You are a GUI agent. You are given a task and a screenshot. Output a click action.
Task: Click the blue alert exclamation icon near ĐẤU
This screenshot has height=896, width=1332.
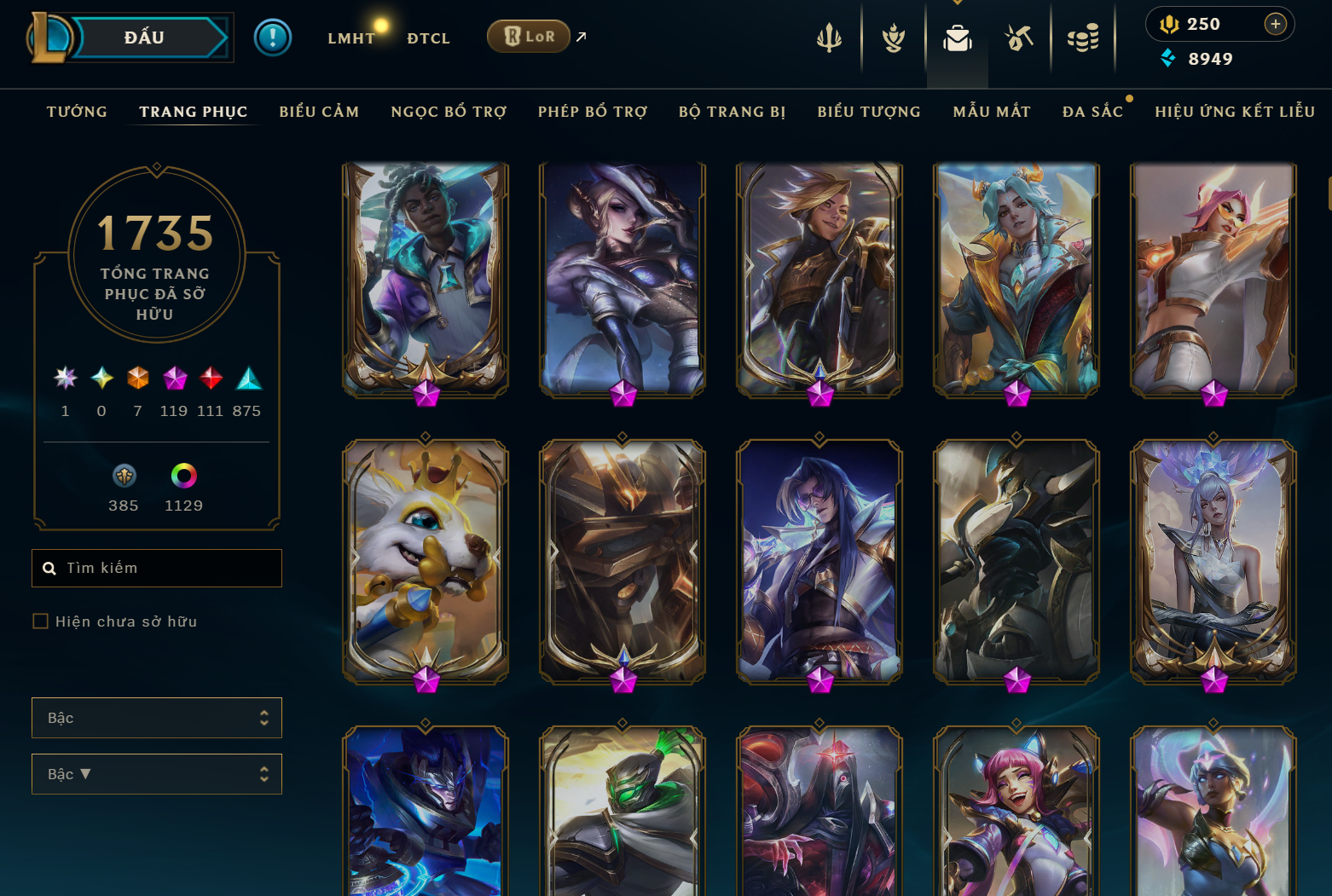point(273,37)
